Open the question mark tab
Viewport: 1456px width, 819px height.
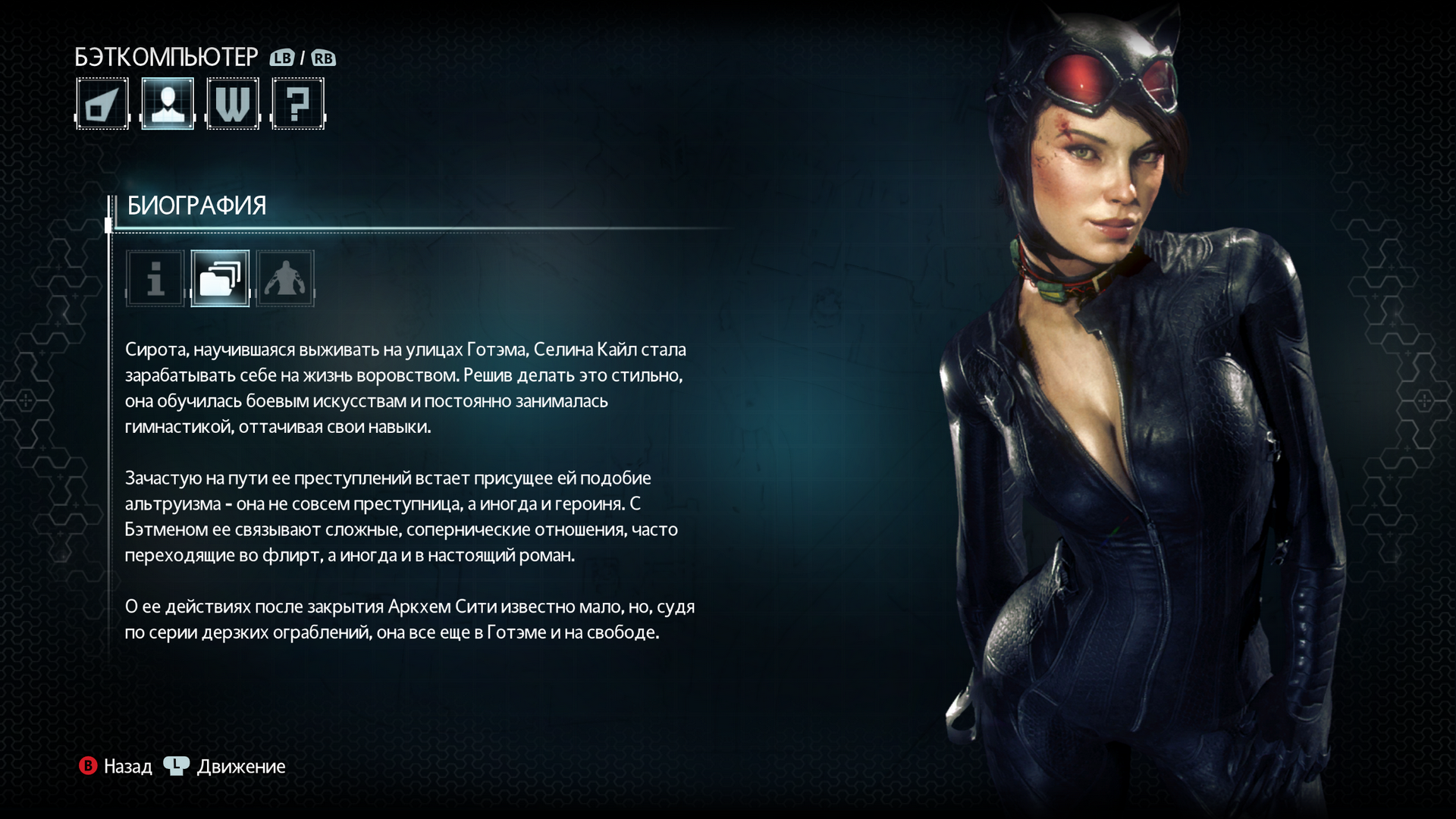pos(298,104)
